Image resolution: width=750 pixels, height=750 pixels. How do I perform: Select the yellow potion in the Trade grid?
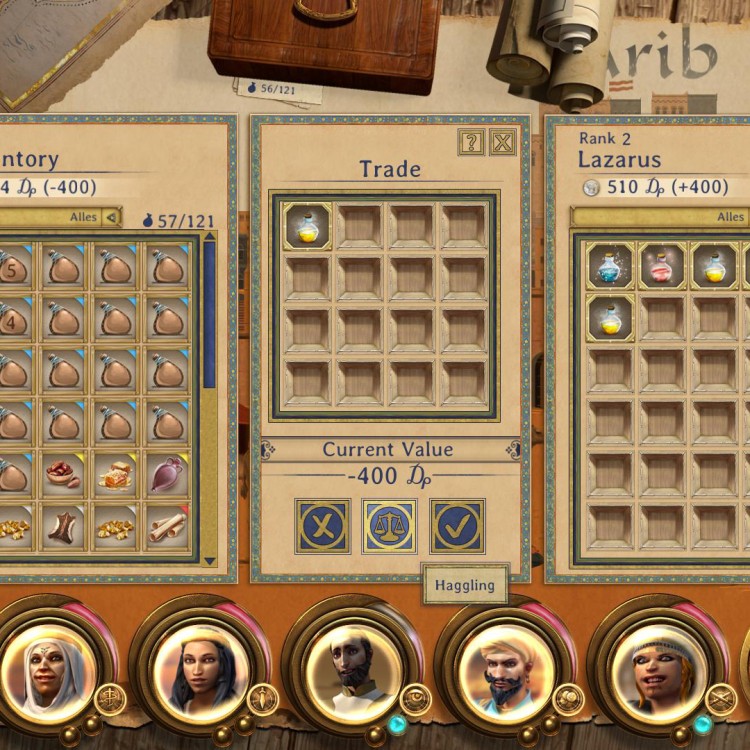[307, 227]
